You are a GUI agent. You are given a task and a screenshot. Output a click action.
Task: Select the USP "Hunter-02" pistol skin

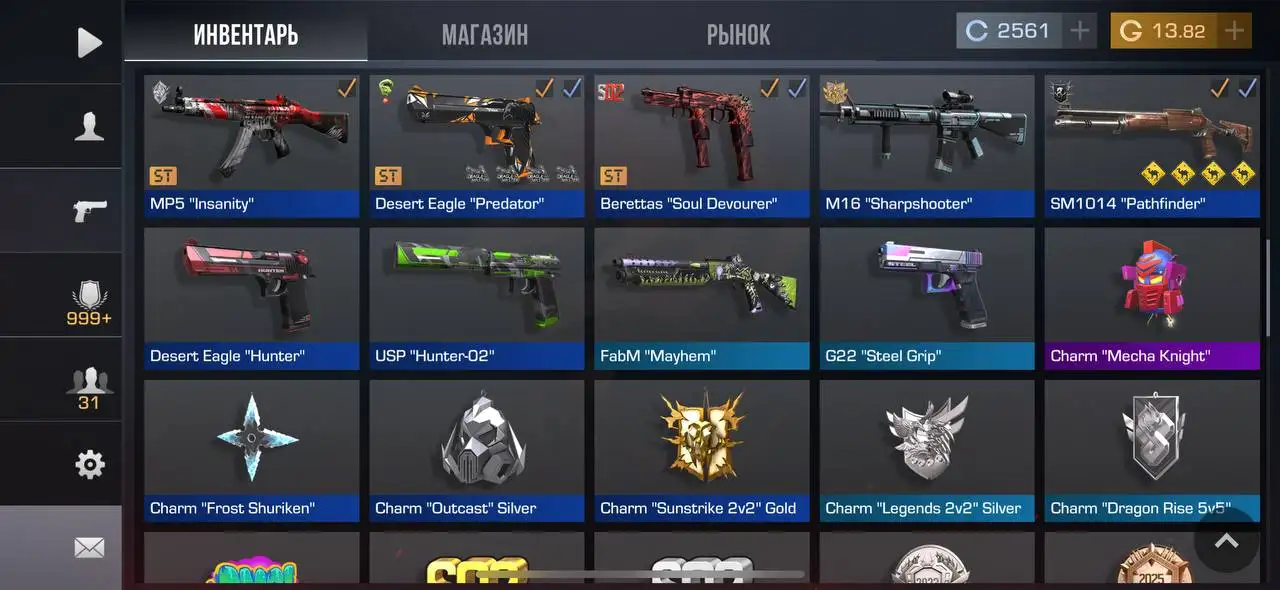click(477, 298)
